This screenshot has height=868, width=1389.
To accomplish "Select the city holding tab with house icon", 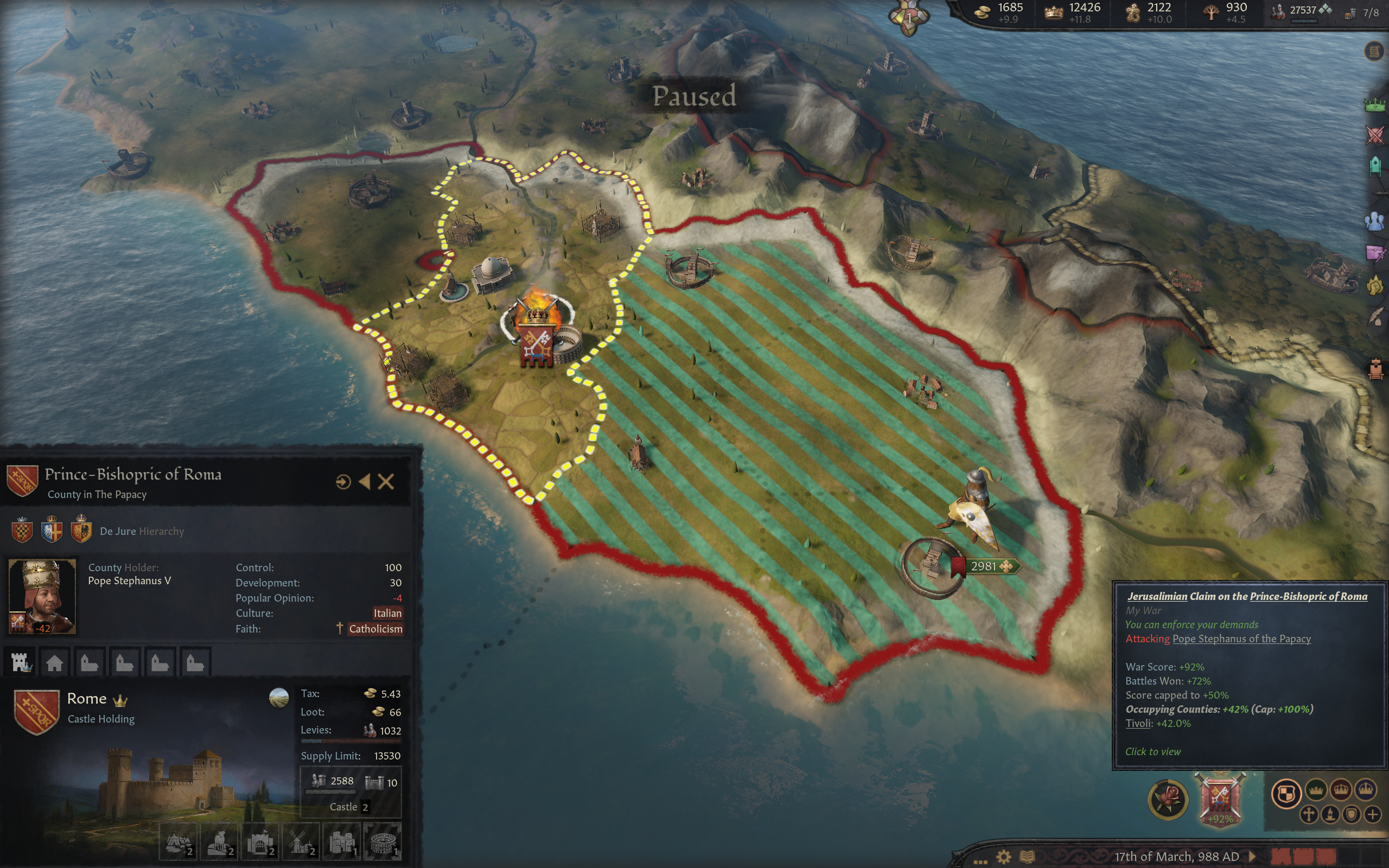I will tap(54, 662).
